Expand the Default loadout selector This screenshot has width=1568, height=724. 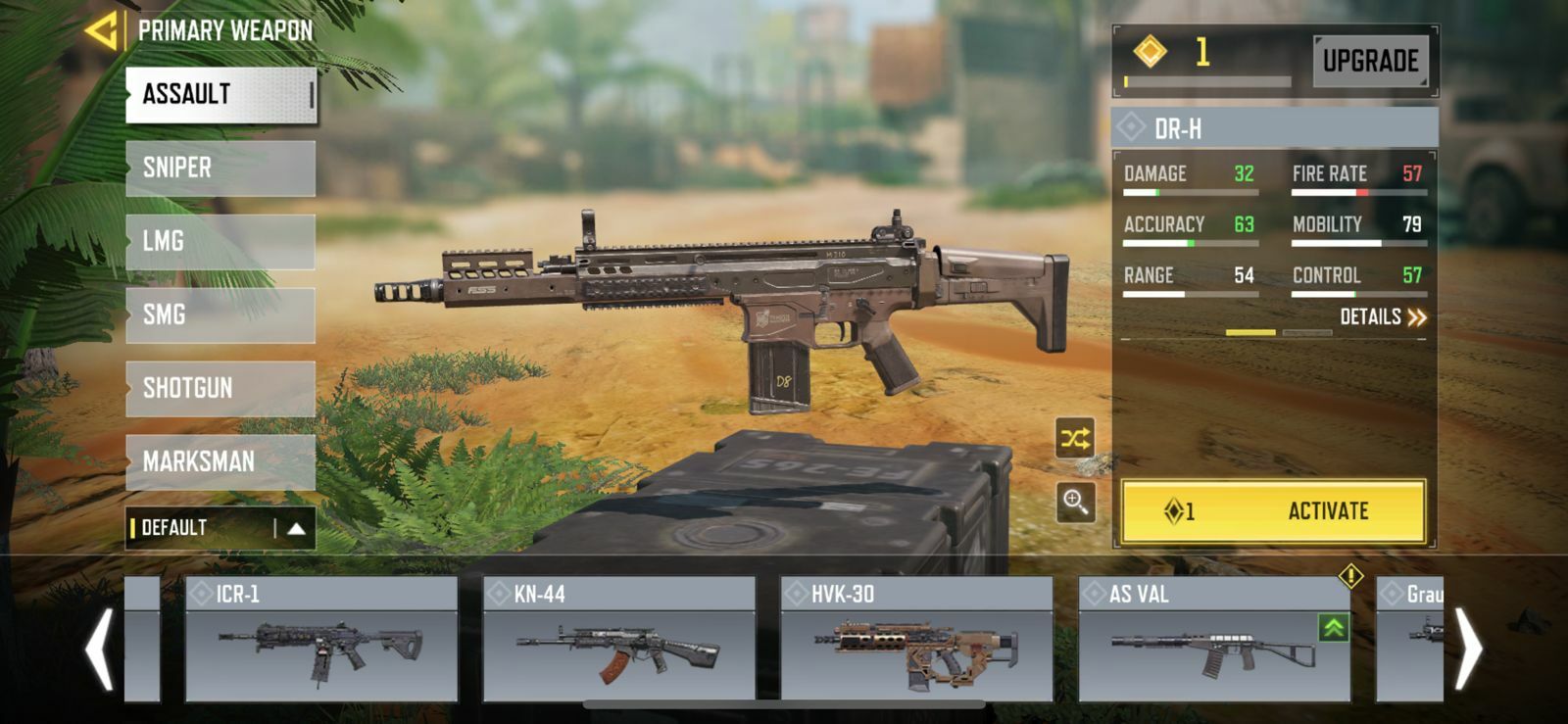pos(297,529)
